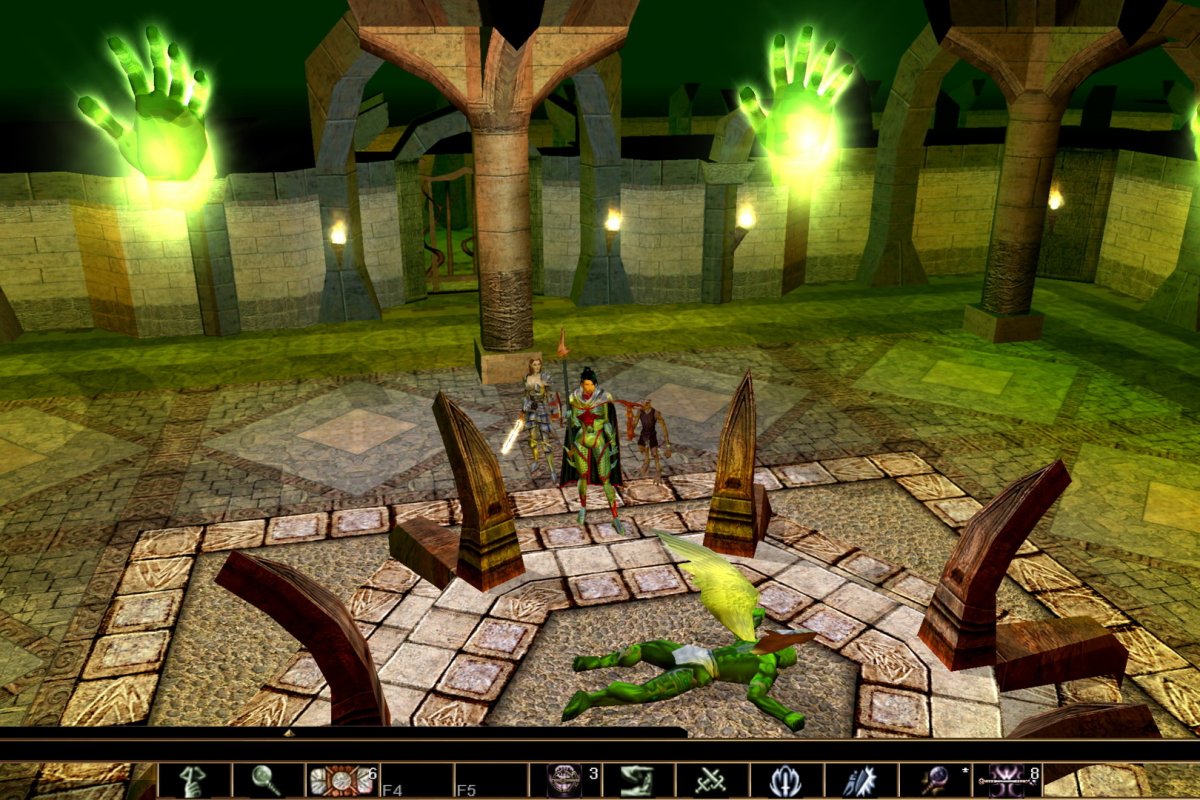
Task: Activate the crossed swords combat ability
Action: pyautogui.click(x=712, y=780)
